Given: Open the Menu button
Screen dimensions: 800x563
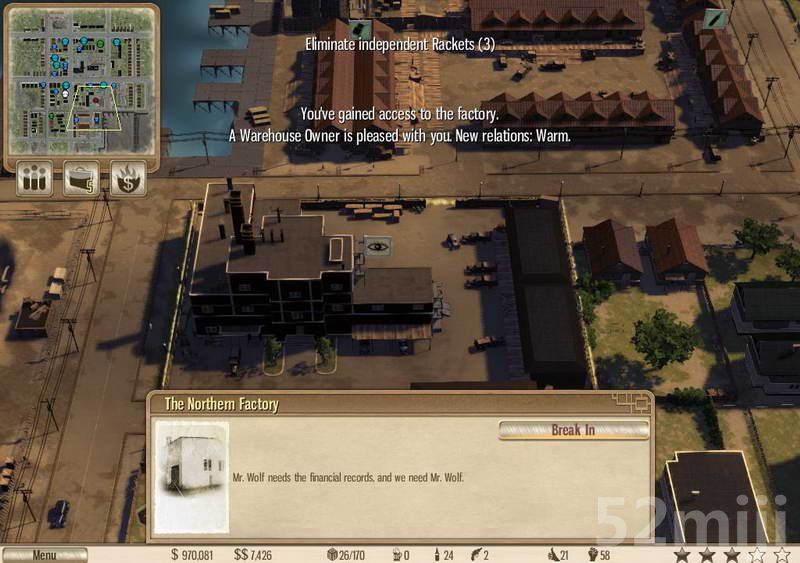Looking at the screenshot, I should (x=44, y=555).
